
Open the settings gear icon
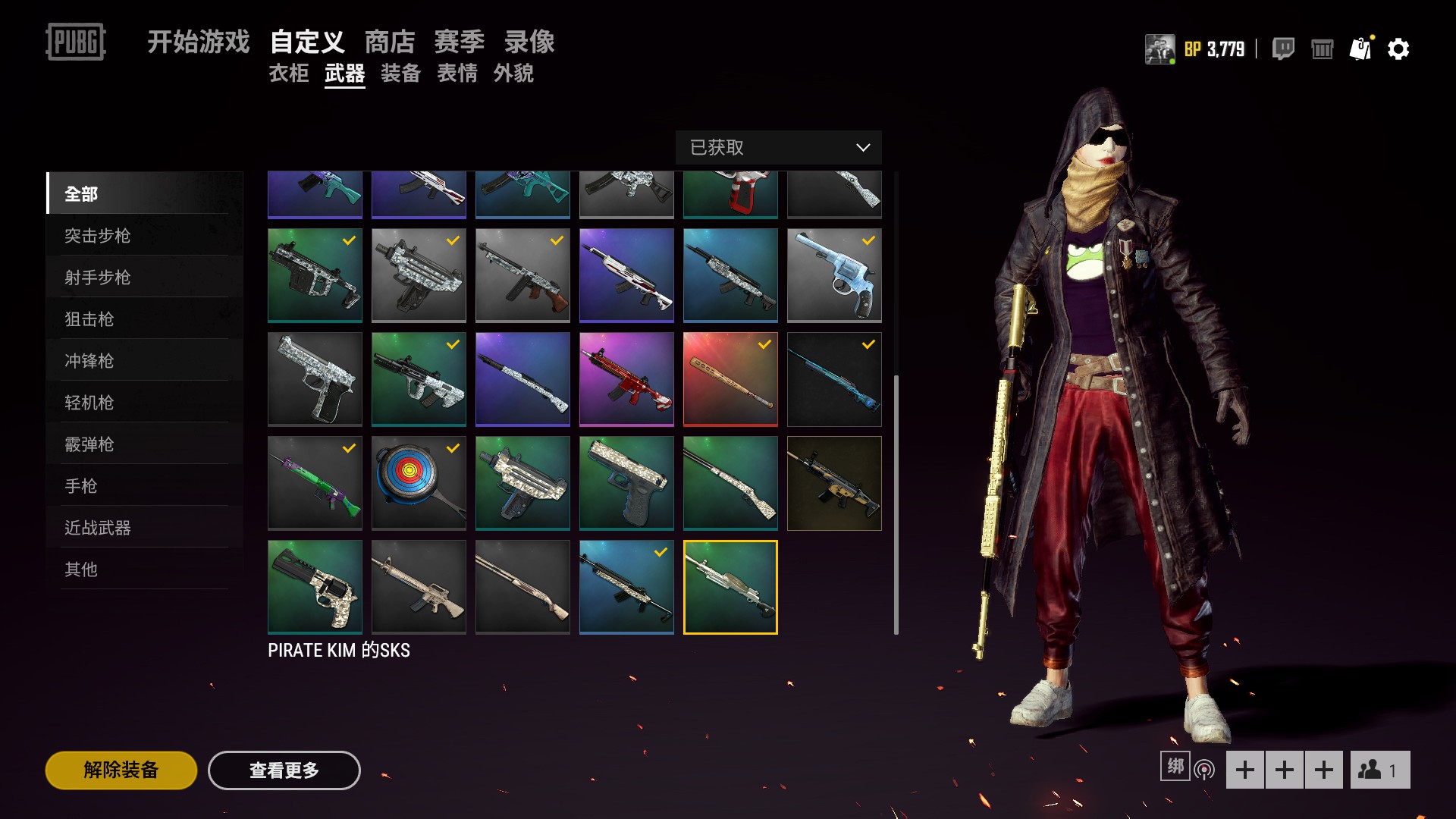pos(1398,49)
